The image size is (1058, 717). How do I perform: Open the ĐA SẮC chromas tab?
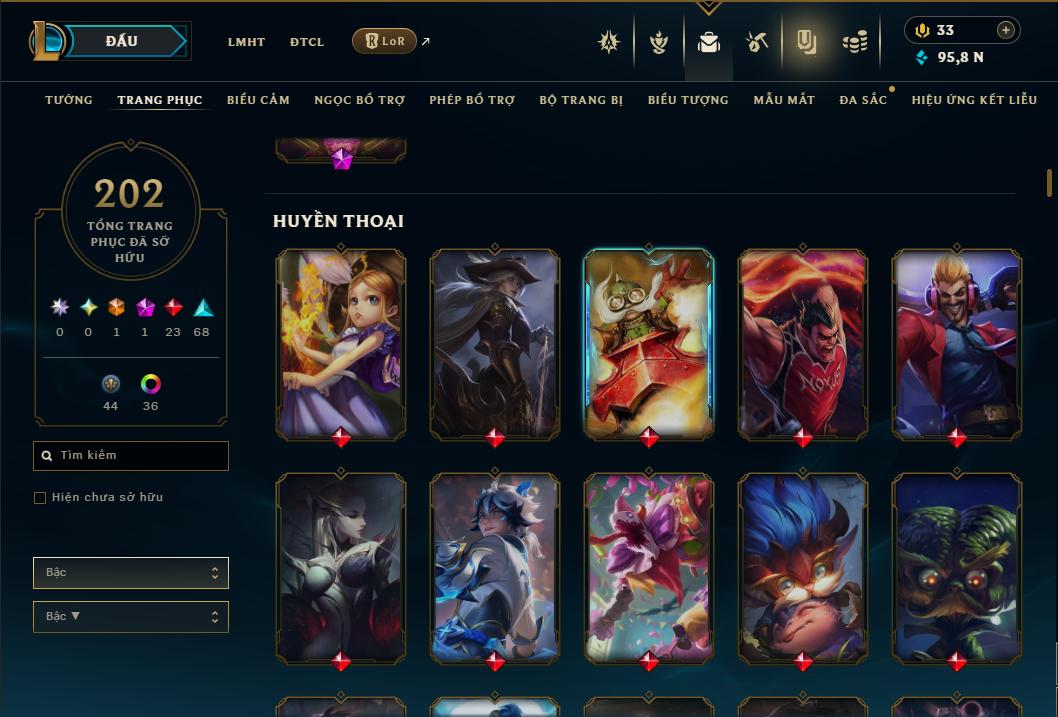pyautogui.click(x=863, y=100)
